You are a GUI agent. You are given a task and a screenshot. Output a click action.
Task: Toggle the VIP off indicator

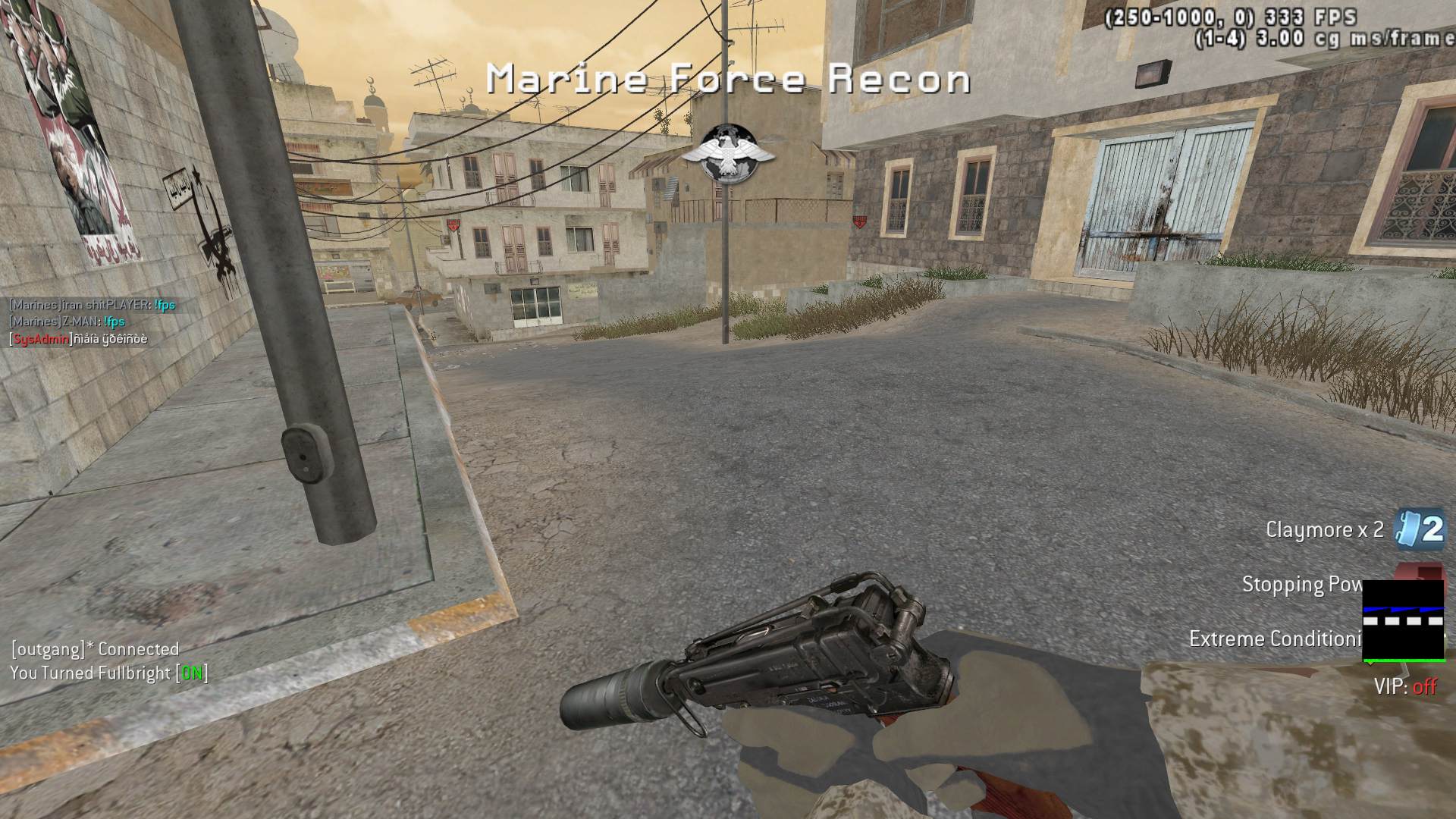(1405, 687)
